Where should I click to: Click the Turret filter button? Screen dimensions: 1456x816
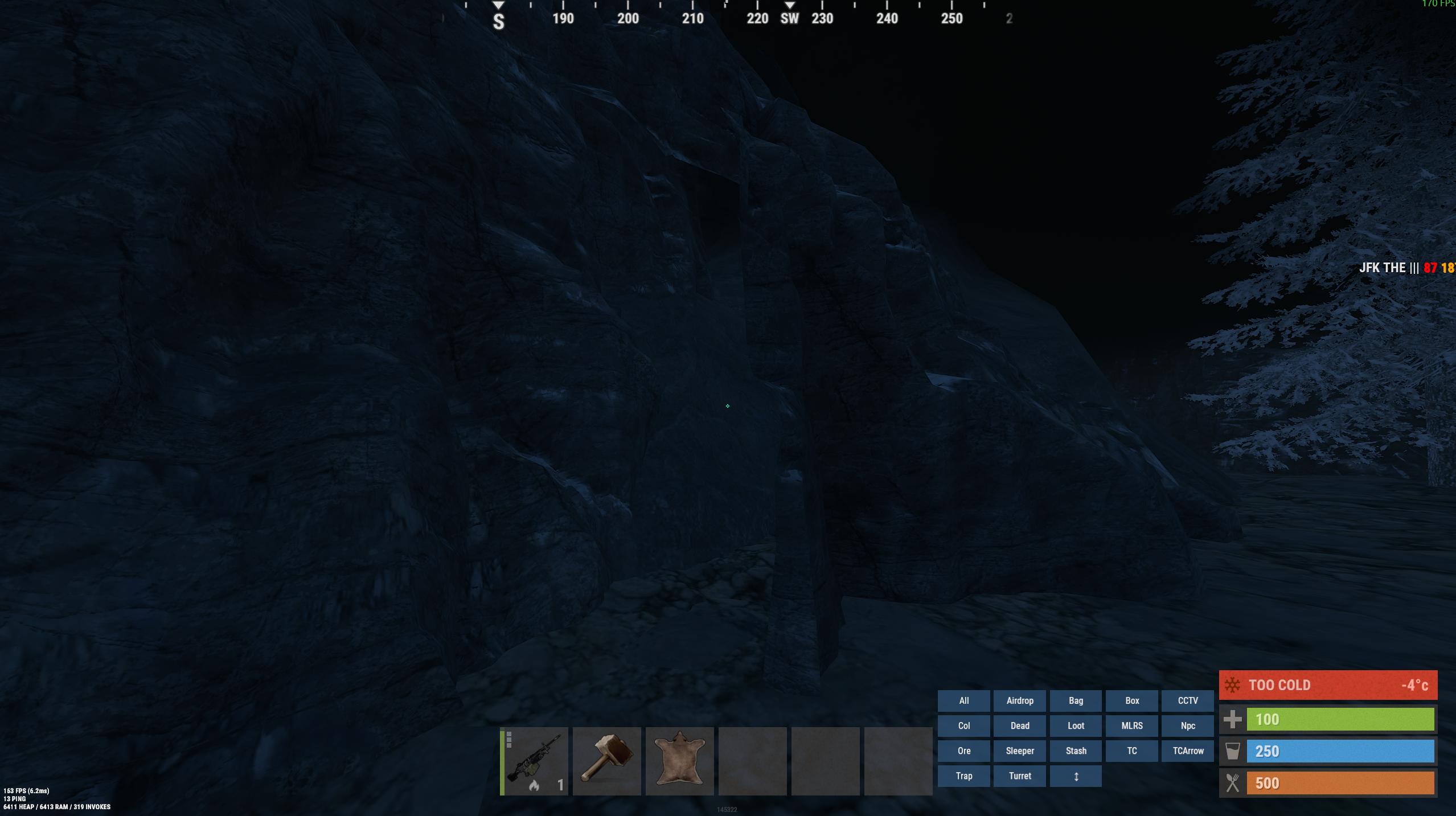click(1019, 776)
